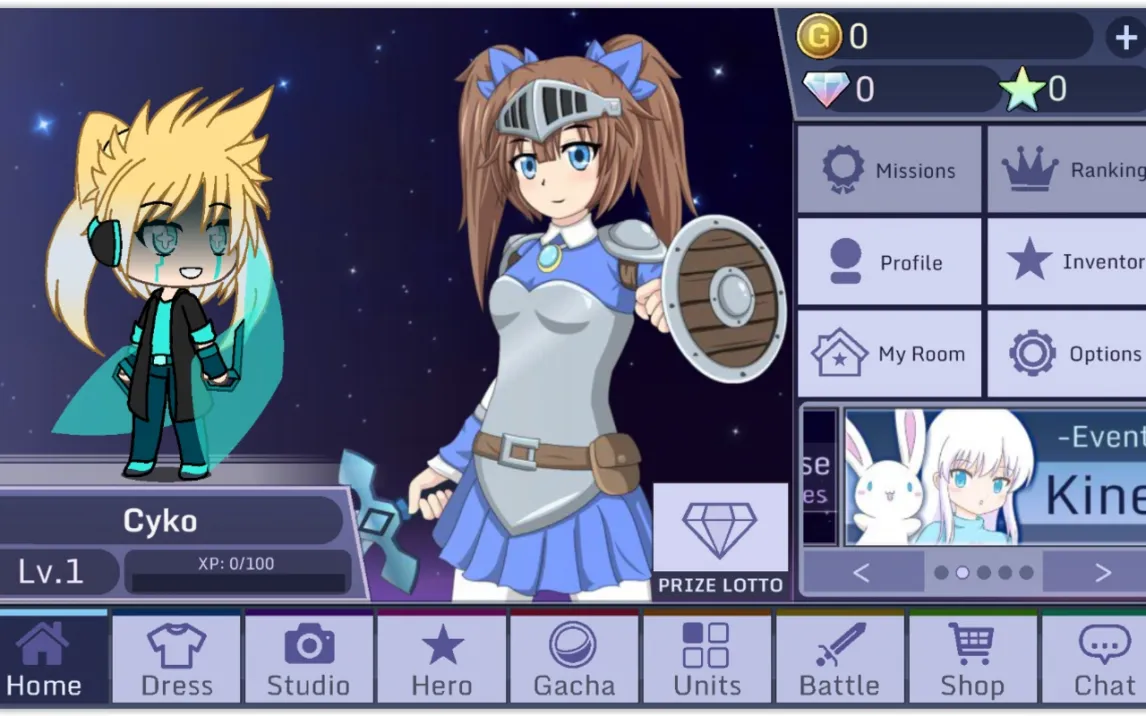The image size is (1146, 716).
Task: Select the Units tab
Action: click(706, 660)
